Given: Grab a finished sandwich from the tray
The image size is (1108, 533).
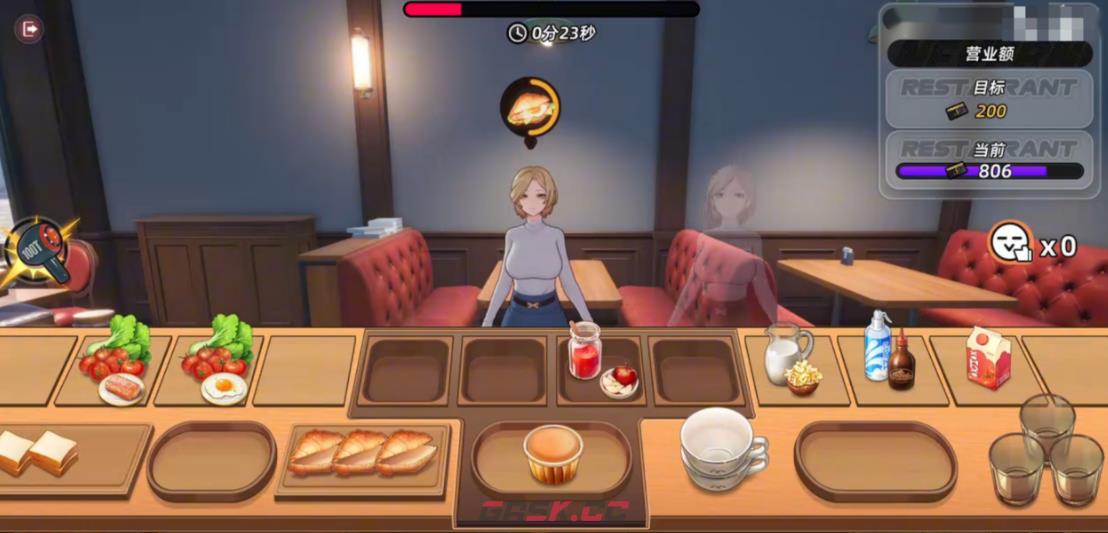Looking at the screenshot, I should coord(362,453).
